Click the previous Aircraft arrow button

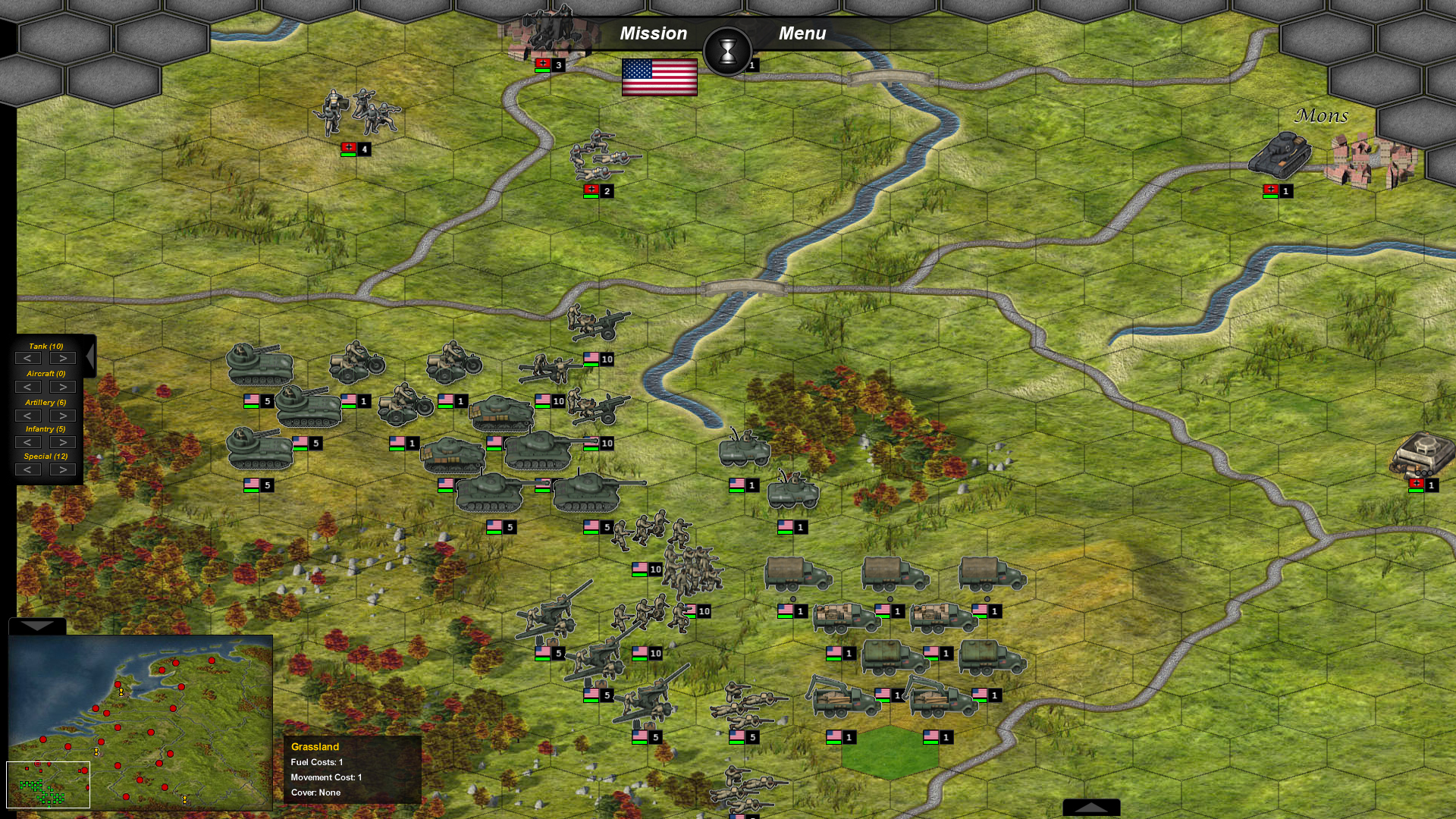click(30, 386)
